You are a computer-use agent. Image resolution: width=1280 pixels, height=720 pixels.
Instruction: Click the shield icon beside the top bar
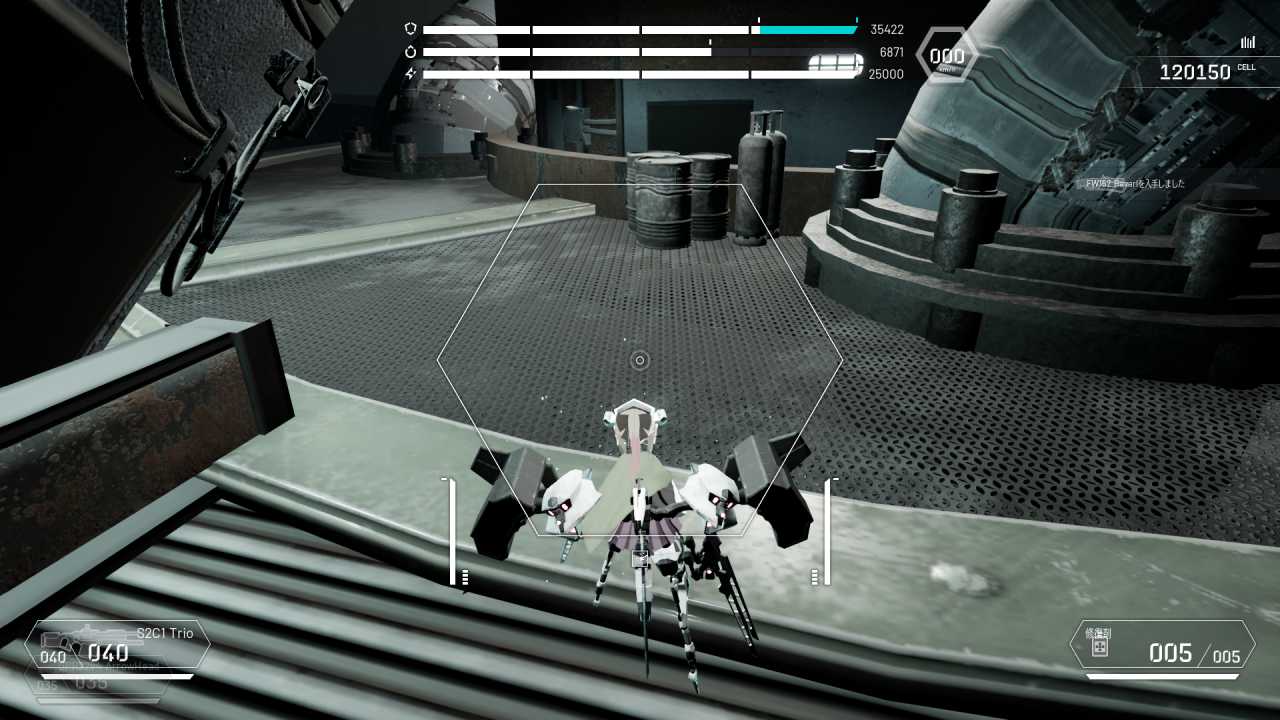[x=410, y=27]
